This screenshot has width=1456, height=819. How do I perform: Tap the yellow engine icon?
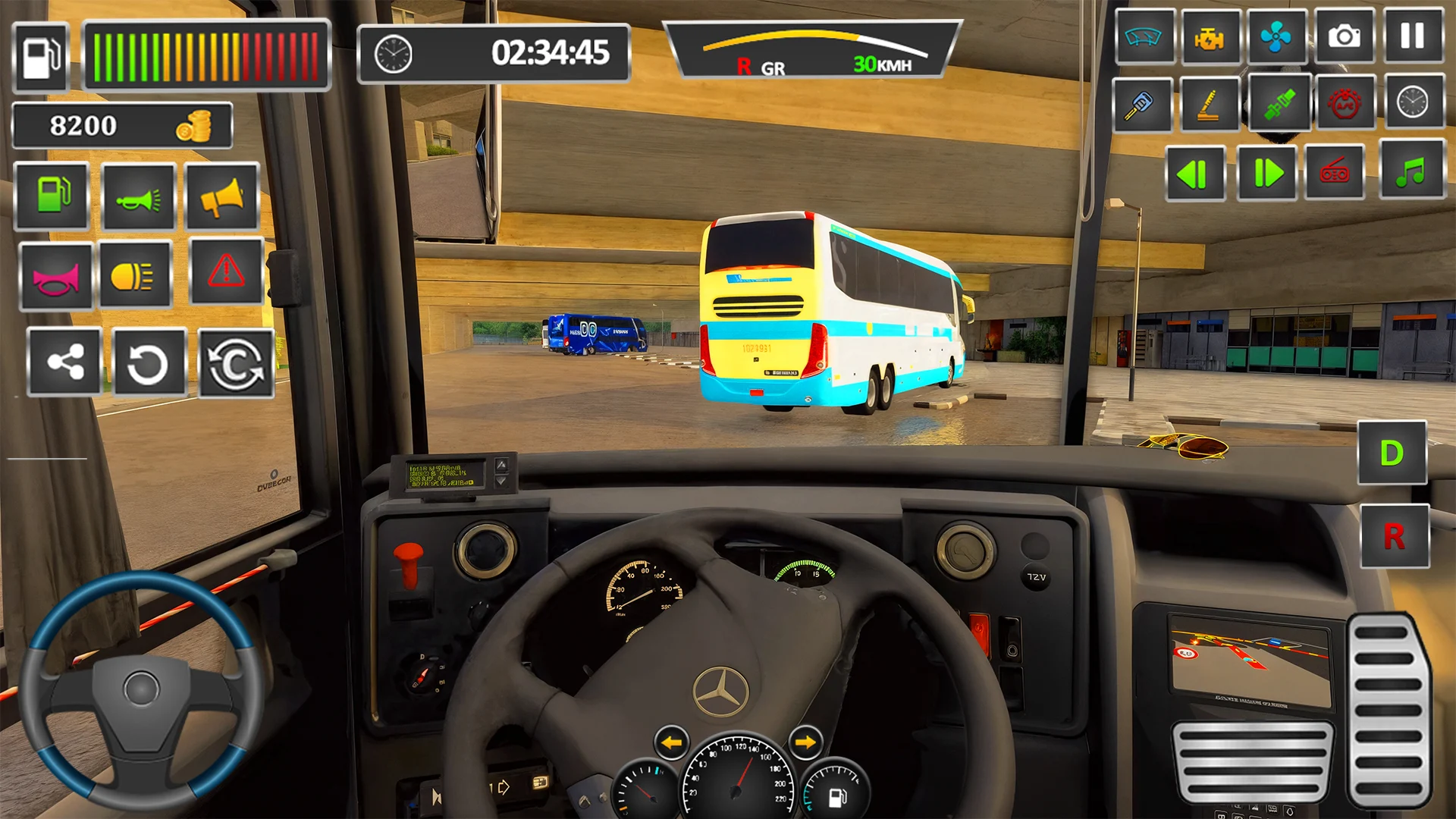pyautogui.click(x=1210, y=36)
